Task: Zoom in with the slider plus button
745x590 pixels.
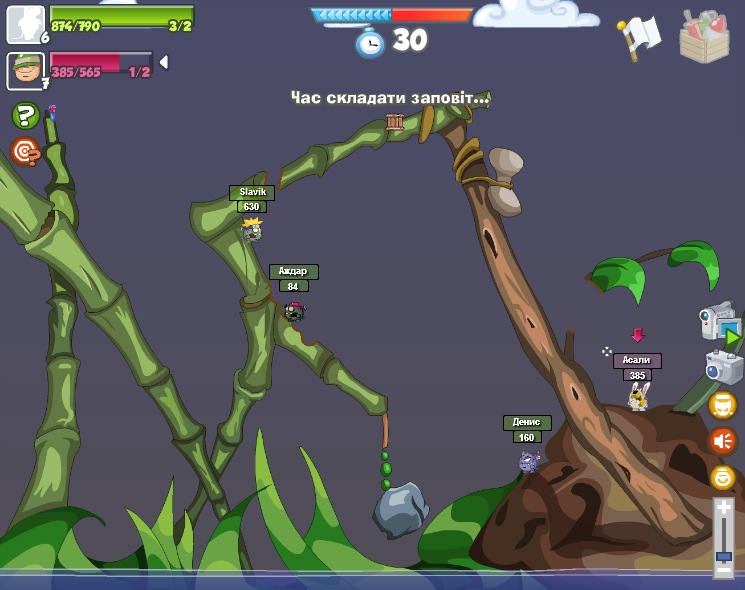Action: point(724,508)
